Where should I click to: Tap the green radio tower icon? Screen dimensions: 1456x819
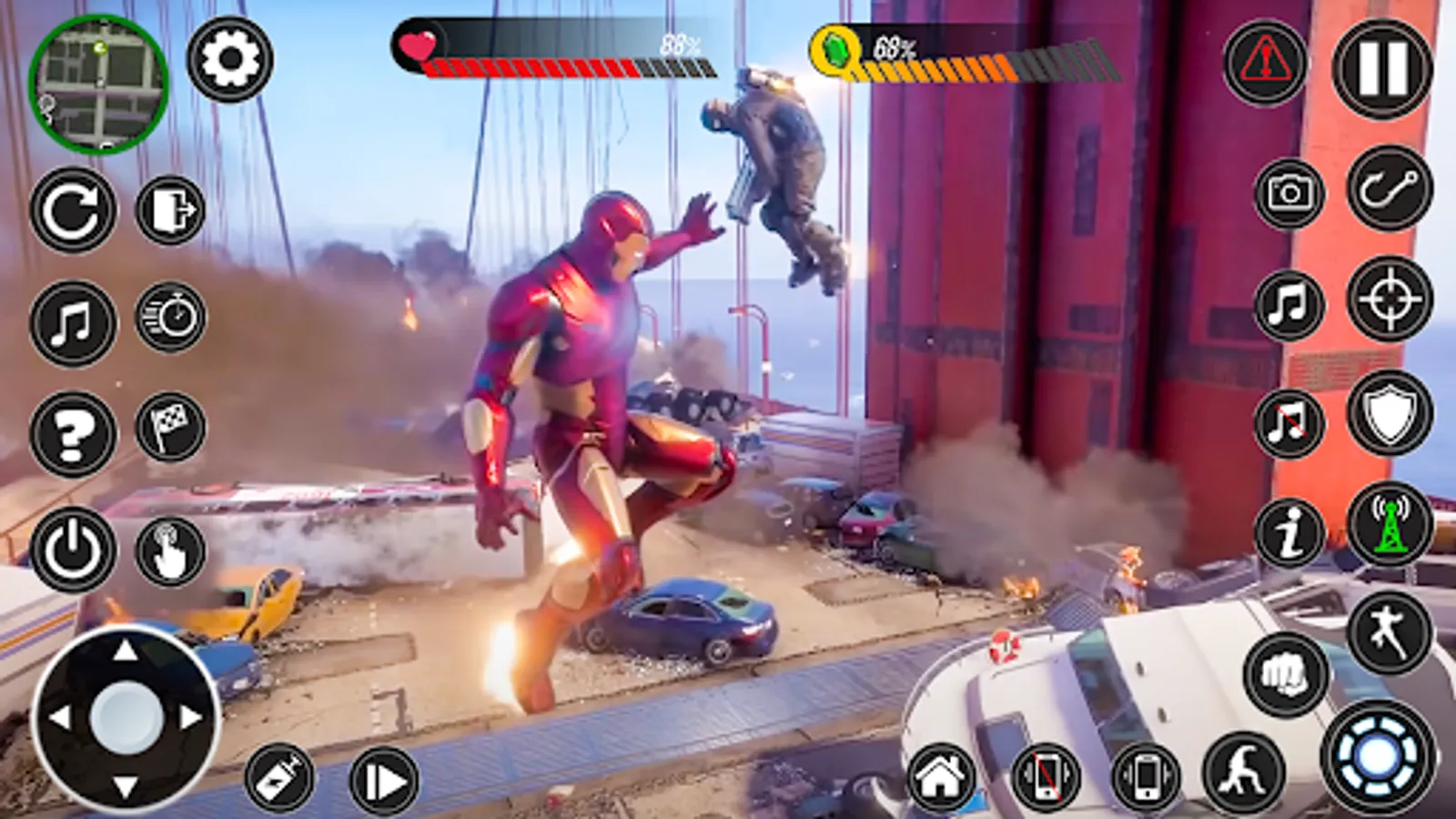pyautogui.click(x=1389, y=525)
